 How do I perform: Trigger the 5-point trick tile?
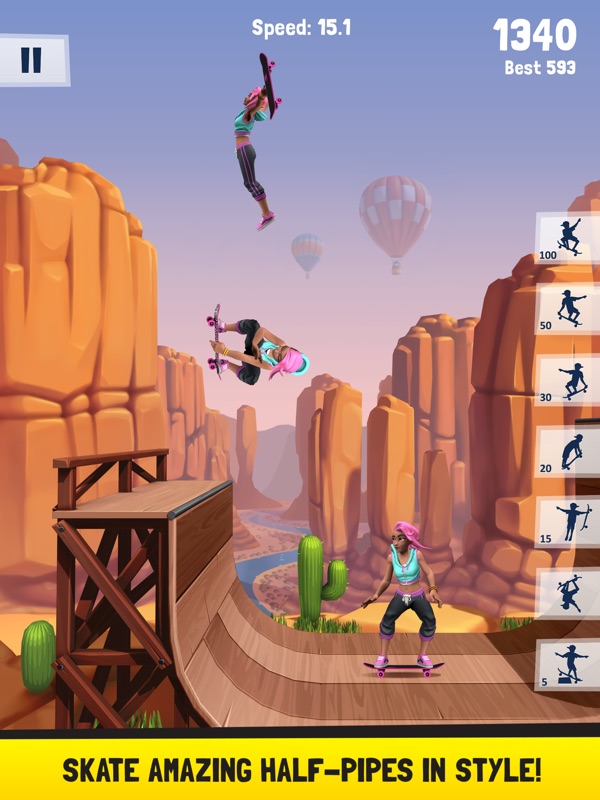[x=568, y=664]
